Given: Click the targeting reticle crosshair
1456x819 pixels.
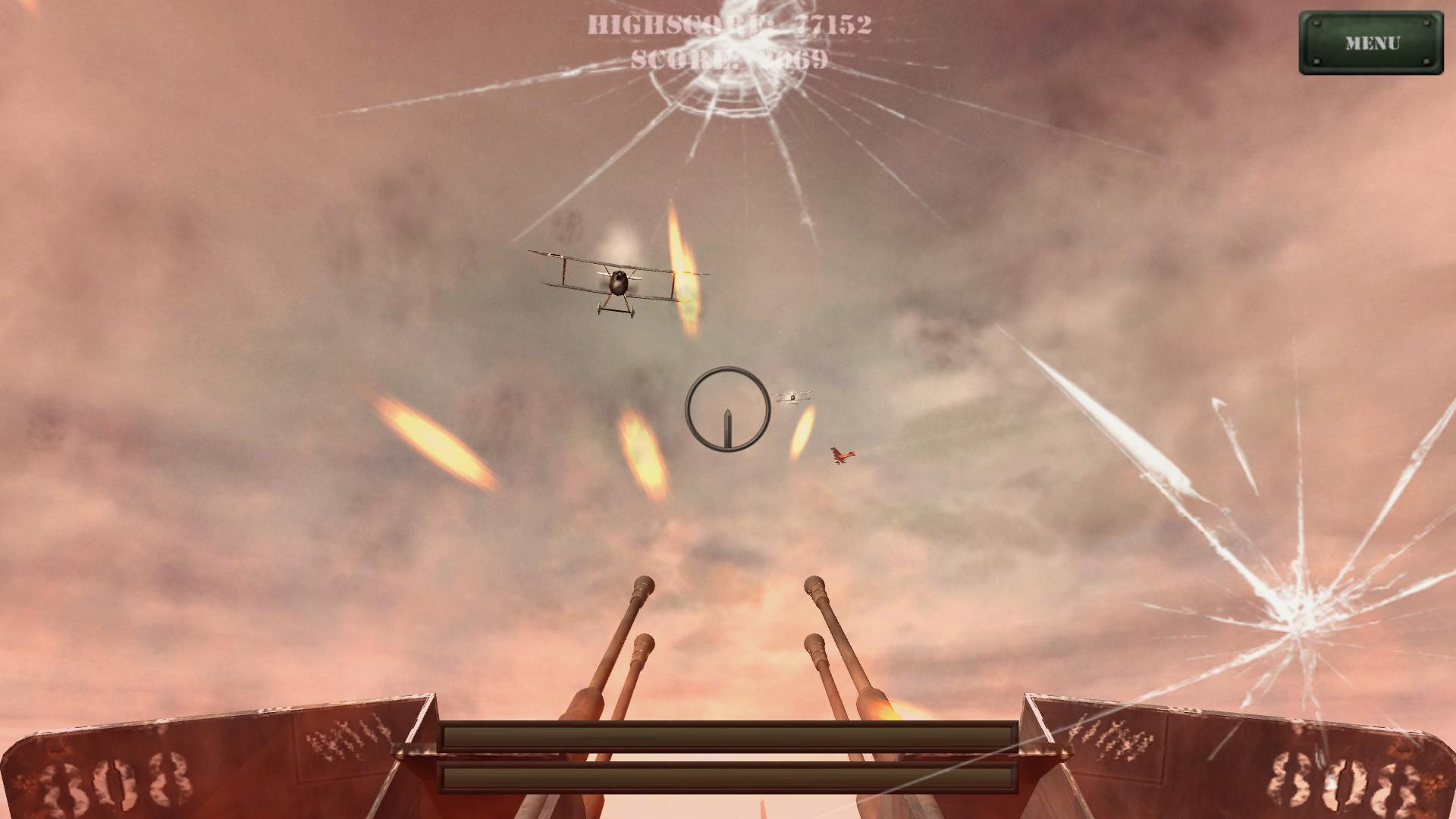Looking at the screenshot, I should (726, 409).
